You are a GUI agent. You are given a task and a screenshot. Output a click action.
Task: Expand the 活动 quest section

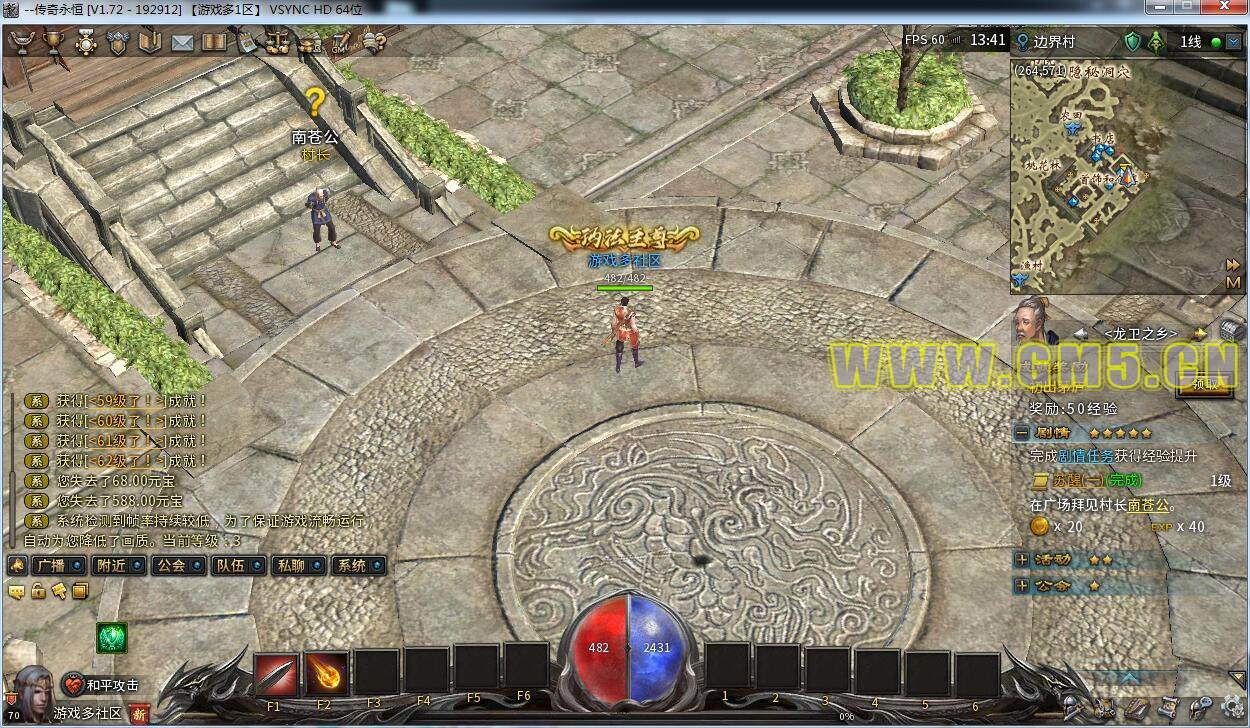click(1021, 560)
